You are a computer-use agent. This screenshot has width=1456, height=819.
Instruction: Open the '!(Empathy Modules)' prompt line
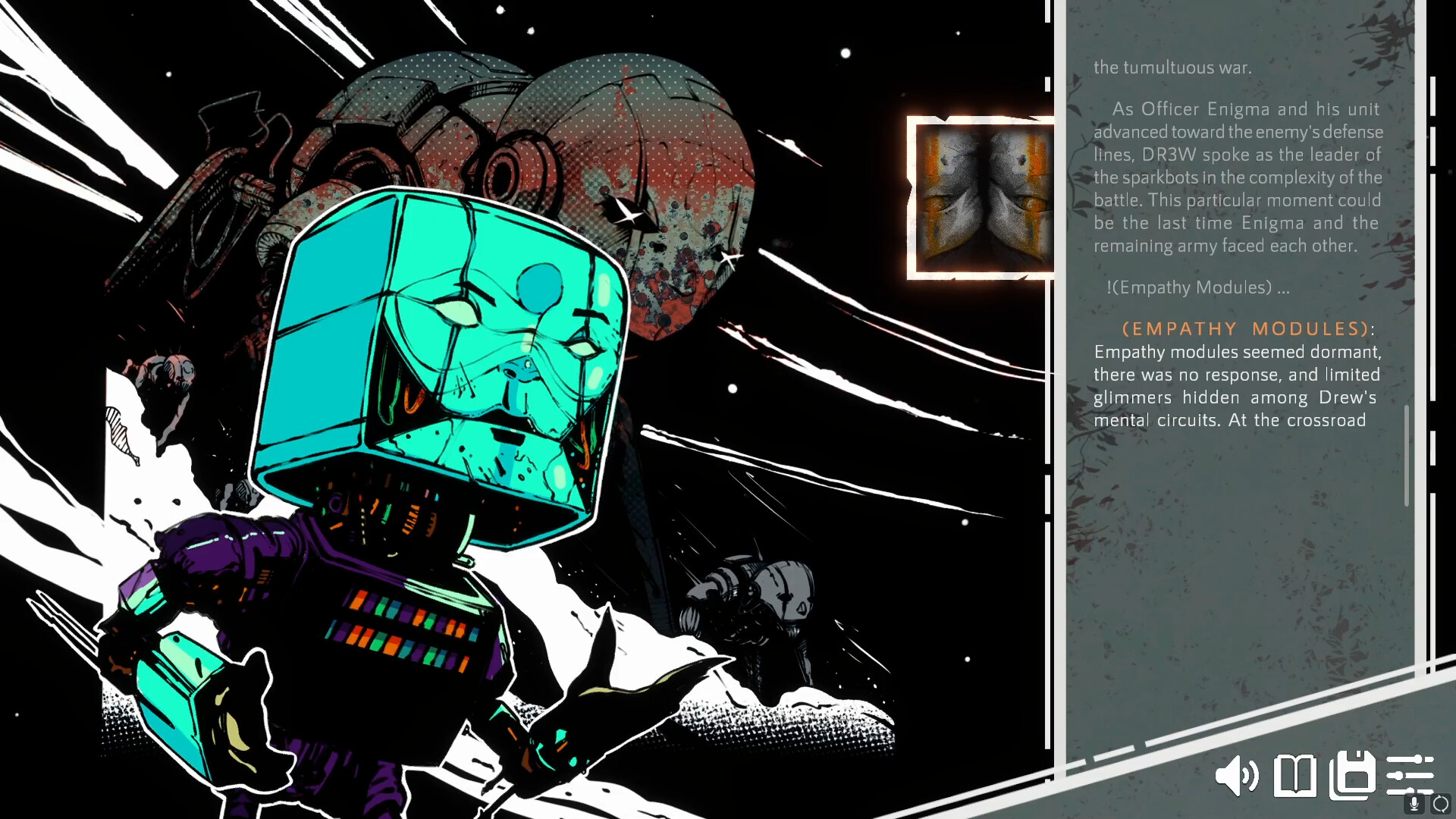point(1198,287)
